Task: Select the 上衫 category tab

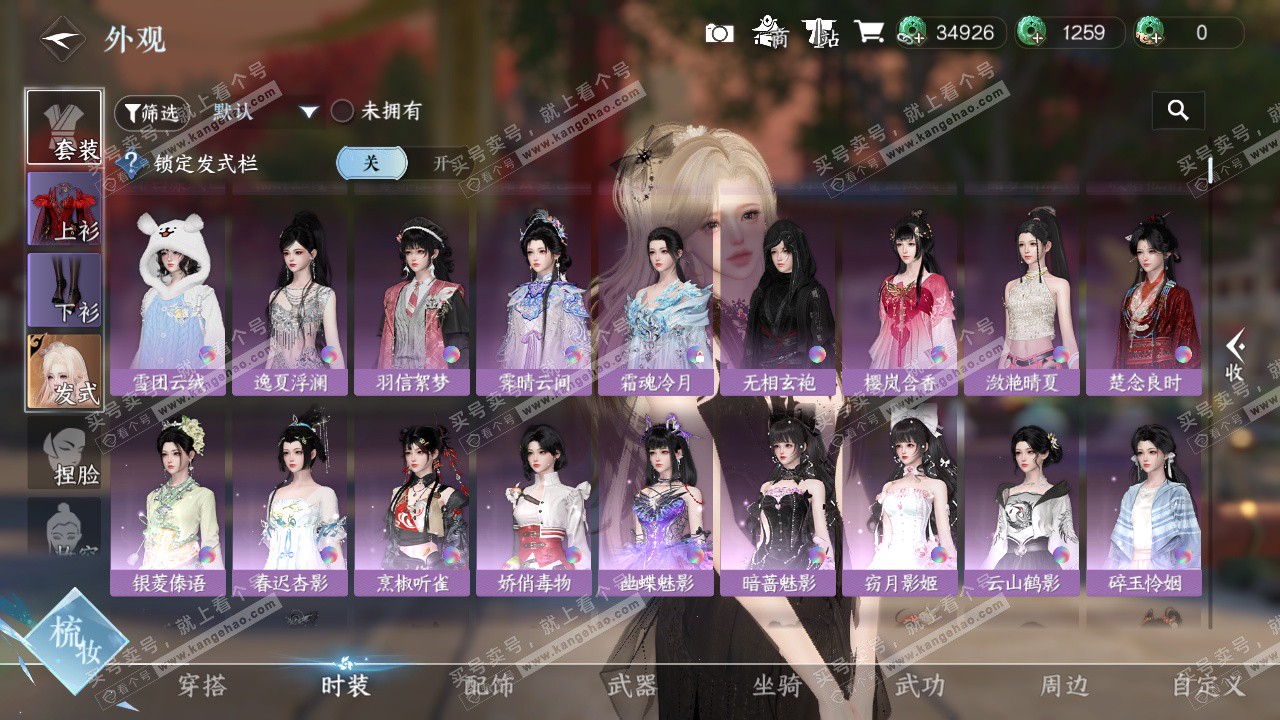Action: tap(64, 208)
